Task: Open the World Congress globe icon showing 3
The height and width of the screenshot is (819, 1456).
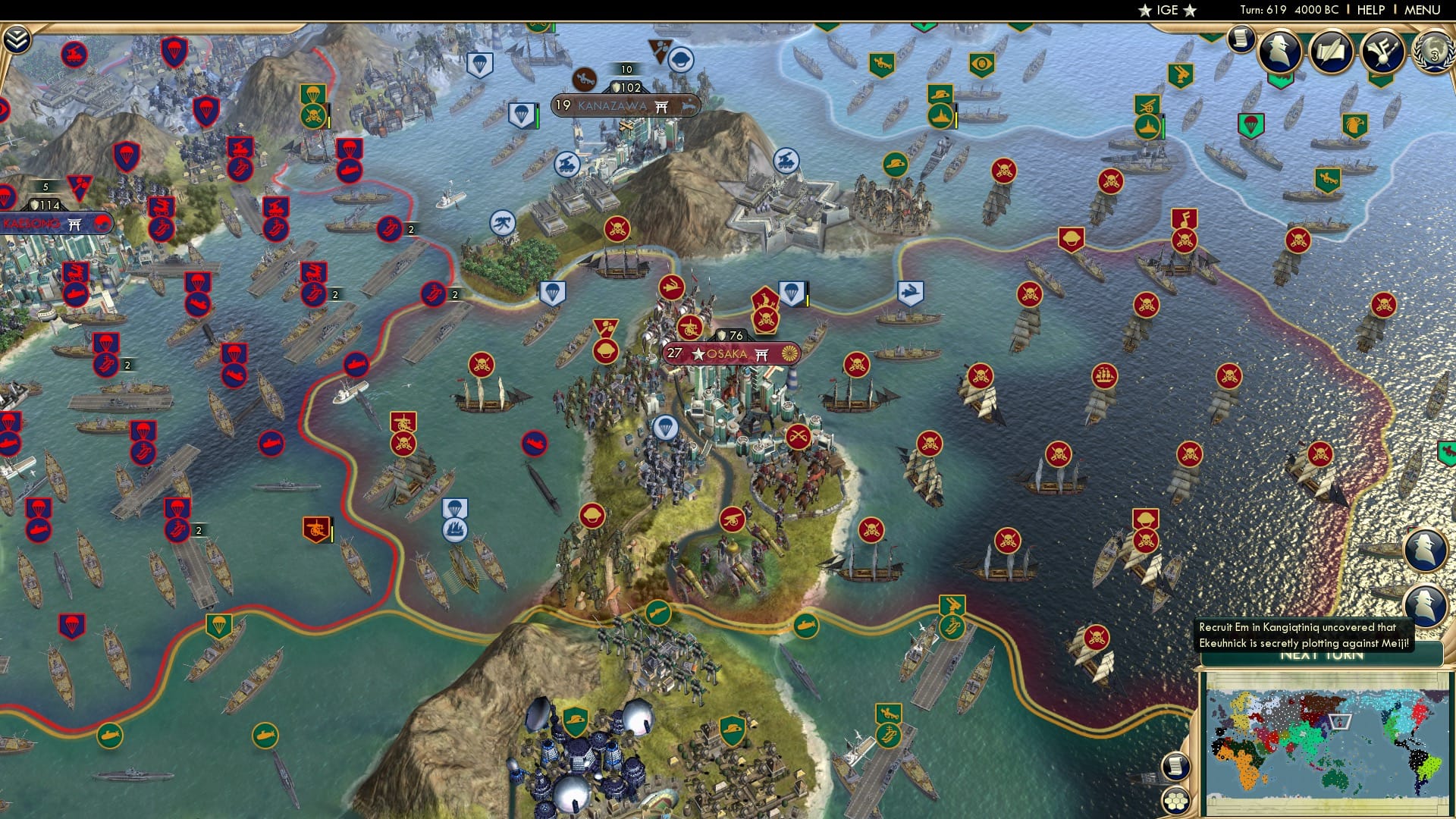Action: 1432,53
